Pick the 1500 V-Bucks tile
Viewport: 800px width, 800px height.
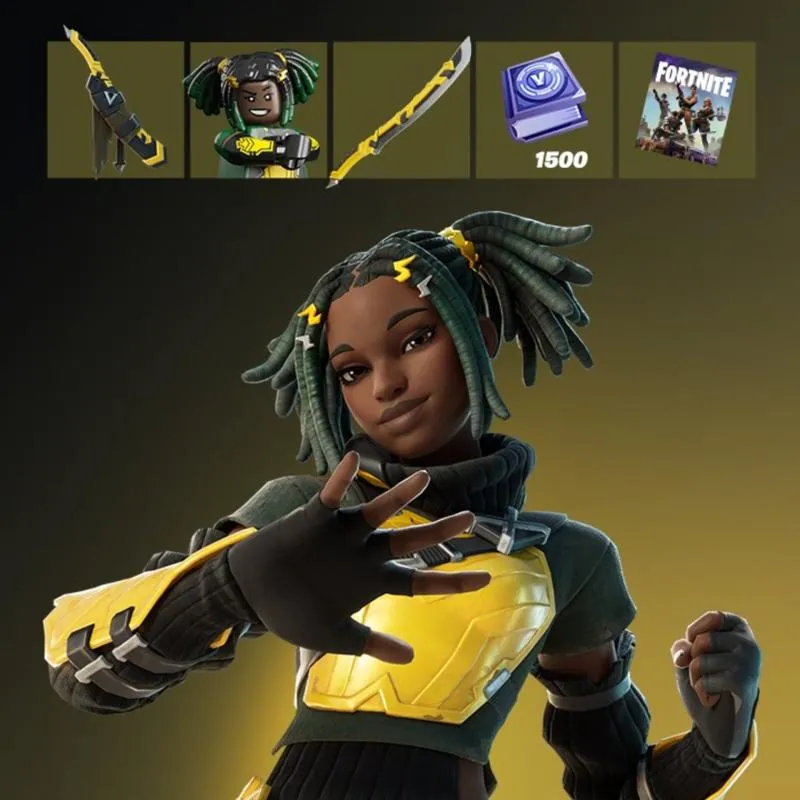click(544, 110)
